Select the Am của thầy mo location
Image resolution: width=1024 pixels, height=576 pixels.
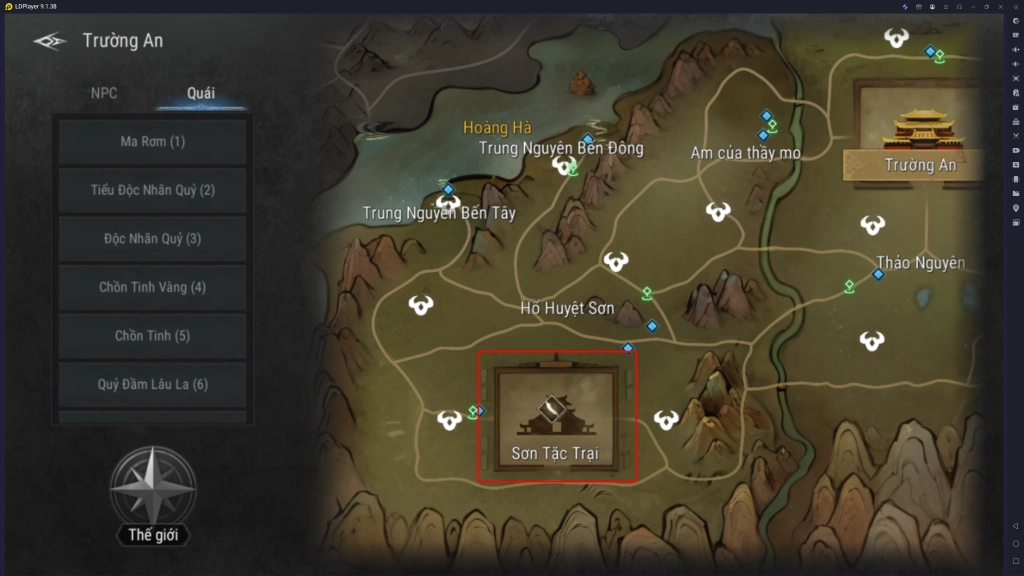pyautogui.click(x=745, y=152)
